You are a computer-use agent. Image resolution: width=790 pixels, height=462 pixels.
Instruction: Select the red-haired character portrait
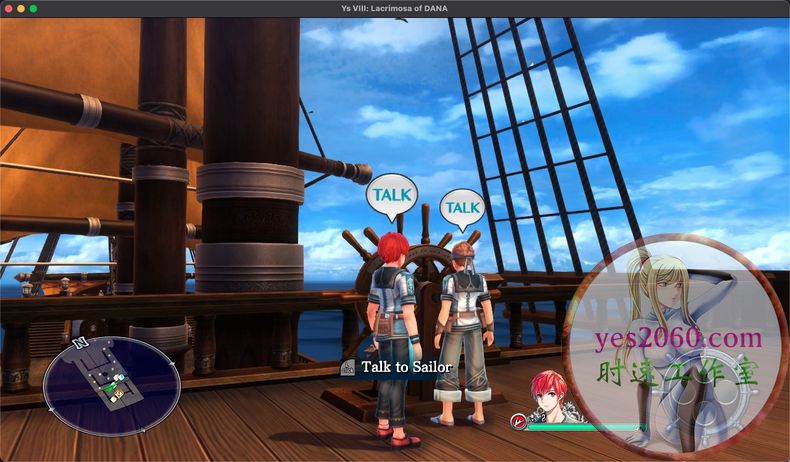click(551, 397)
